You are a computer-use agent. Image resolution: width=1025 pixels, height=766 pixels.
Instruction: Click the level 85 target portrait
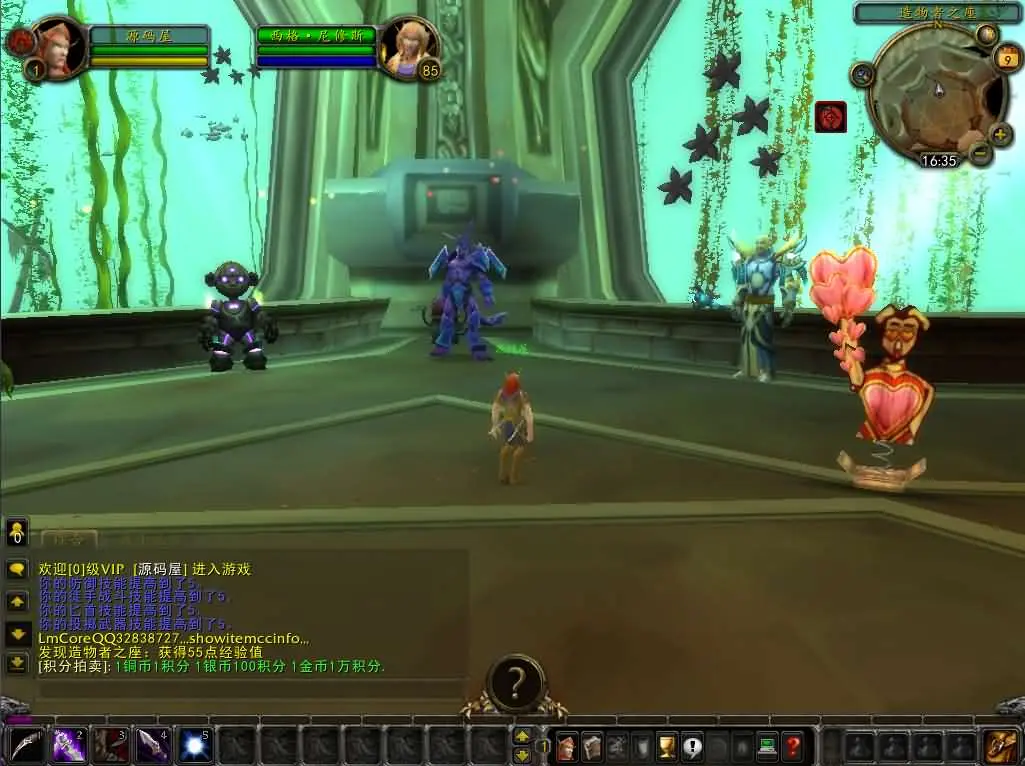point(406,46)
